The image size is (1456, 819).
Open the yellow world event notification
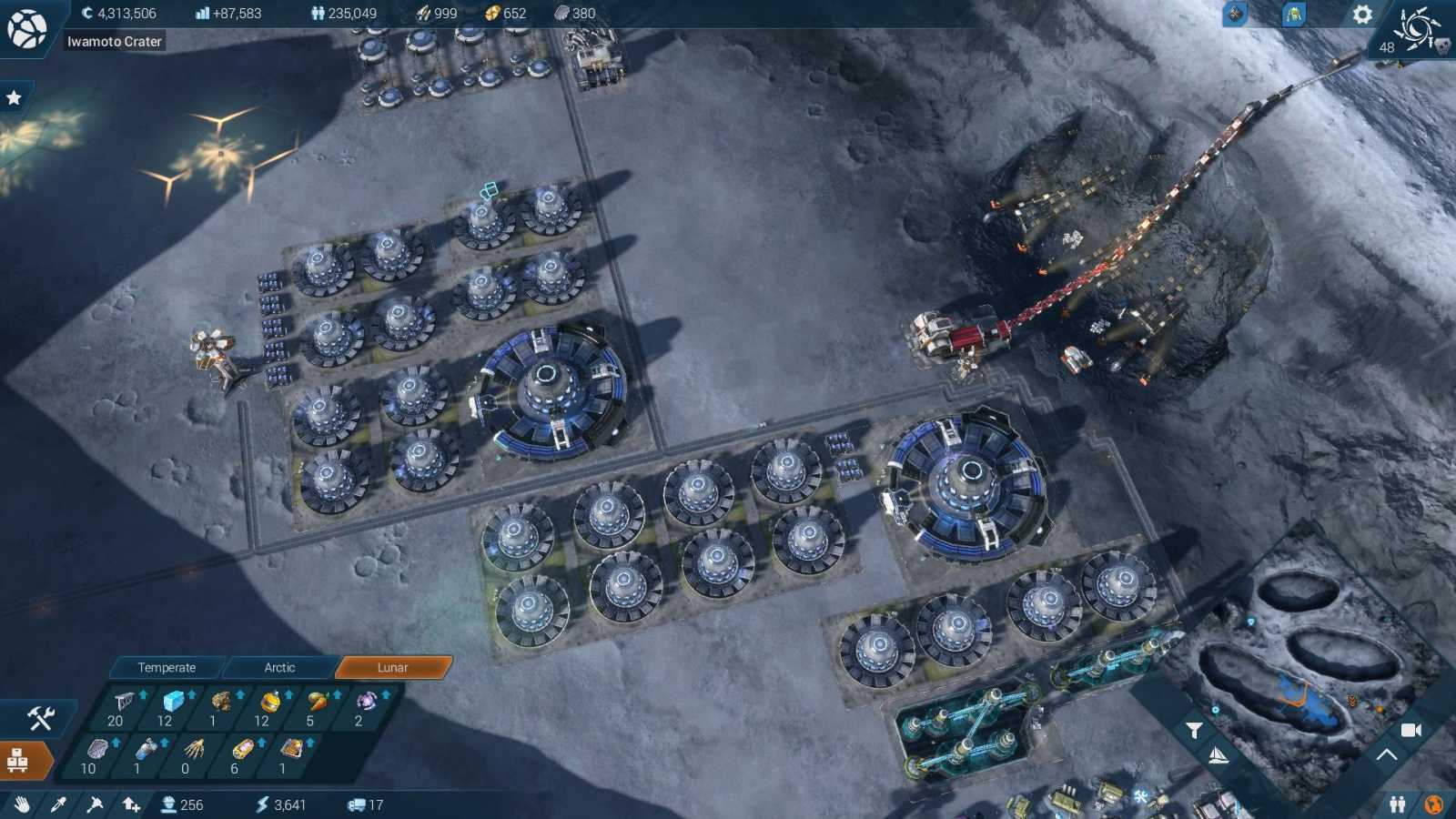(x=1295, y=15)
